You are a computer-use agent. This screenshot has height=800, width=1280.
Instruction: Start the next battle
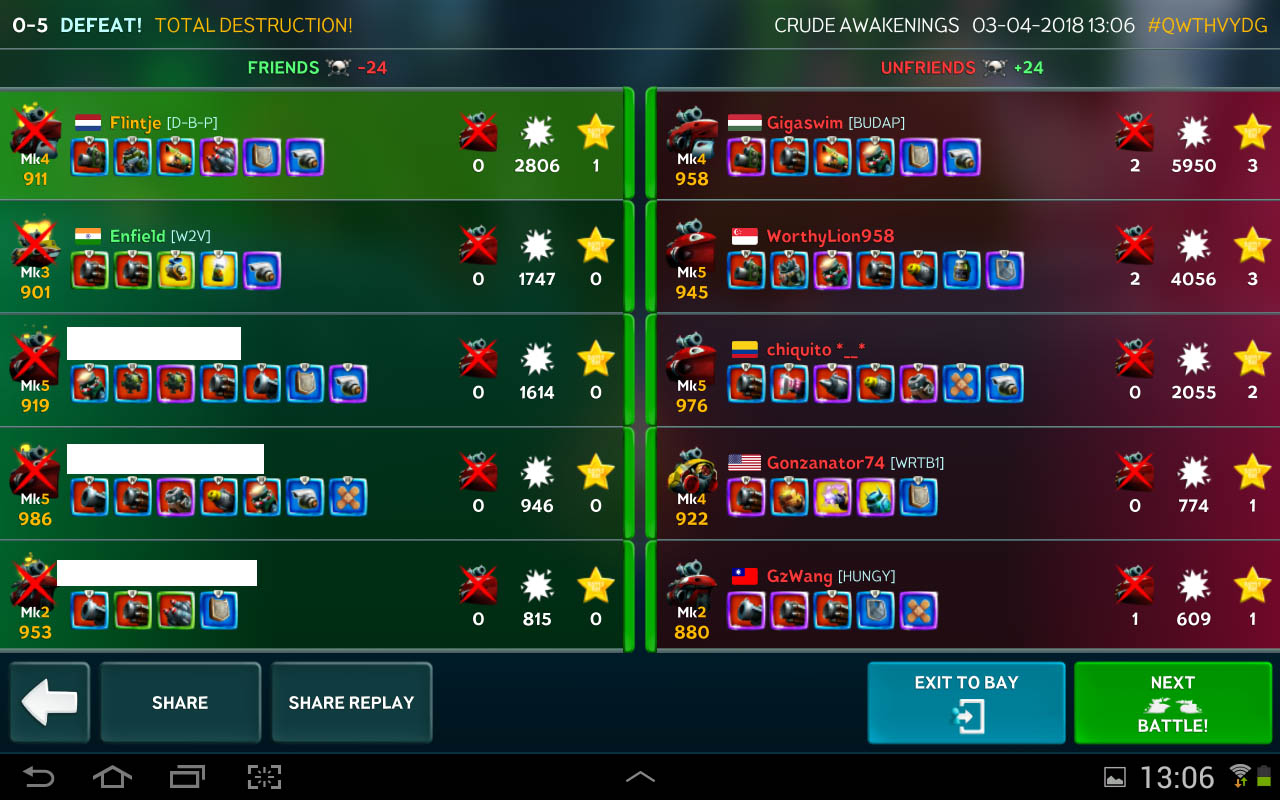point(1172,702)
